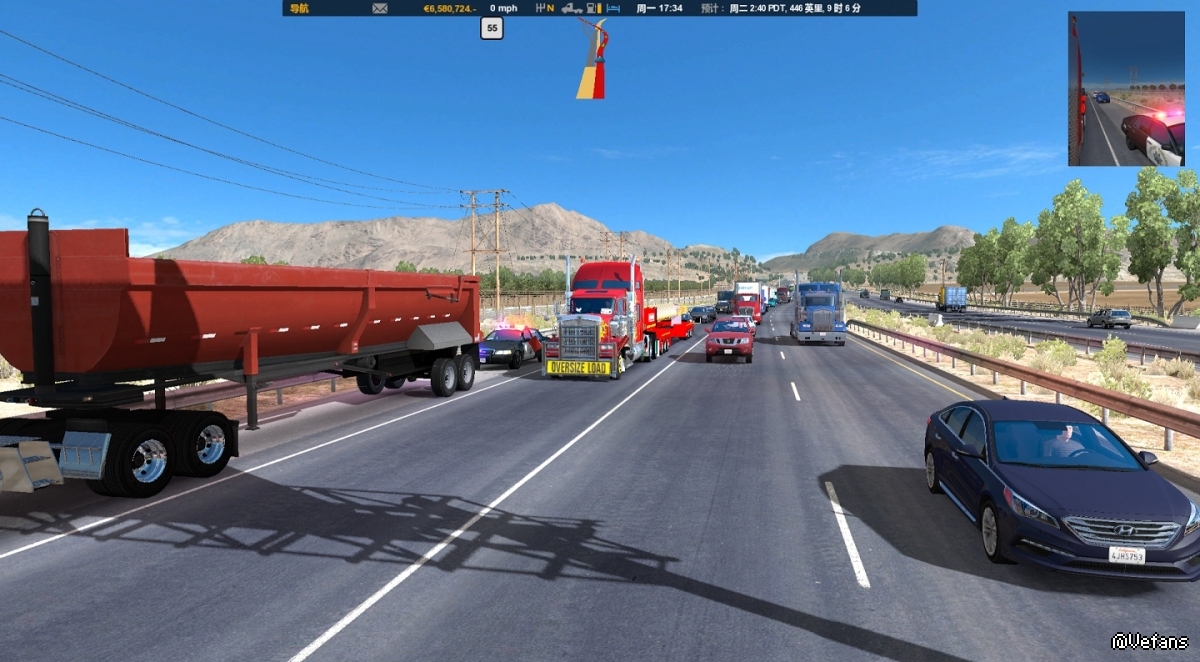The width and height of the screenshot is (1200, 662).
Task: Open the mail envelope icon
Action: [380, 8]
